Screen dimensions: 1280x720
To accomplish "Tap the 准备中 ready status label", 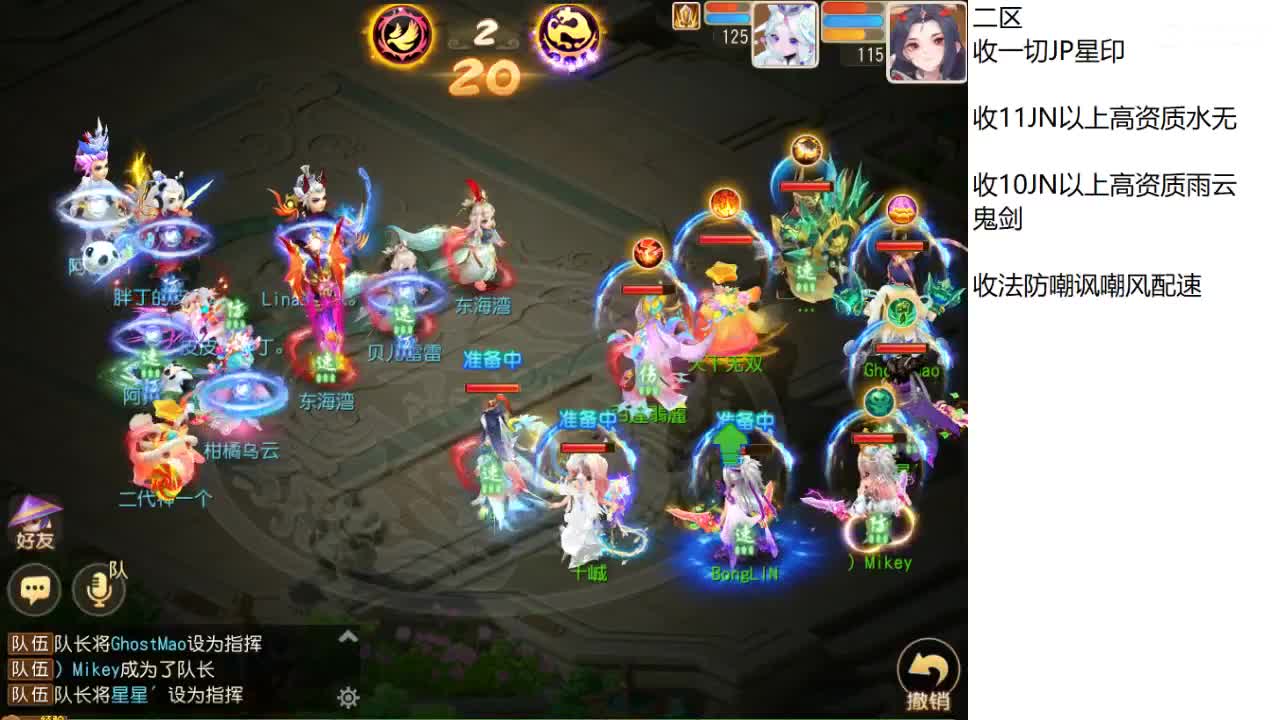I will pos(490,357).
